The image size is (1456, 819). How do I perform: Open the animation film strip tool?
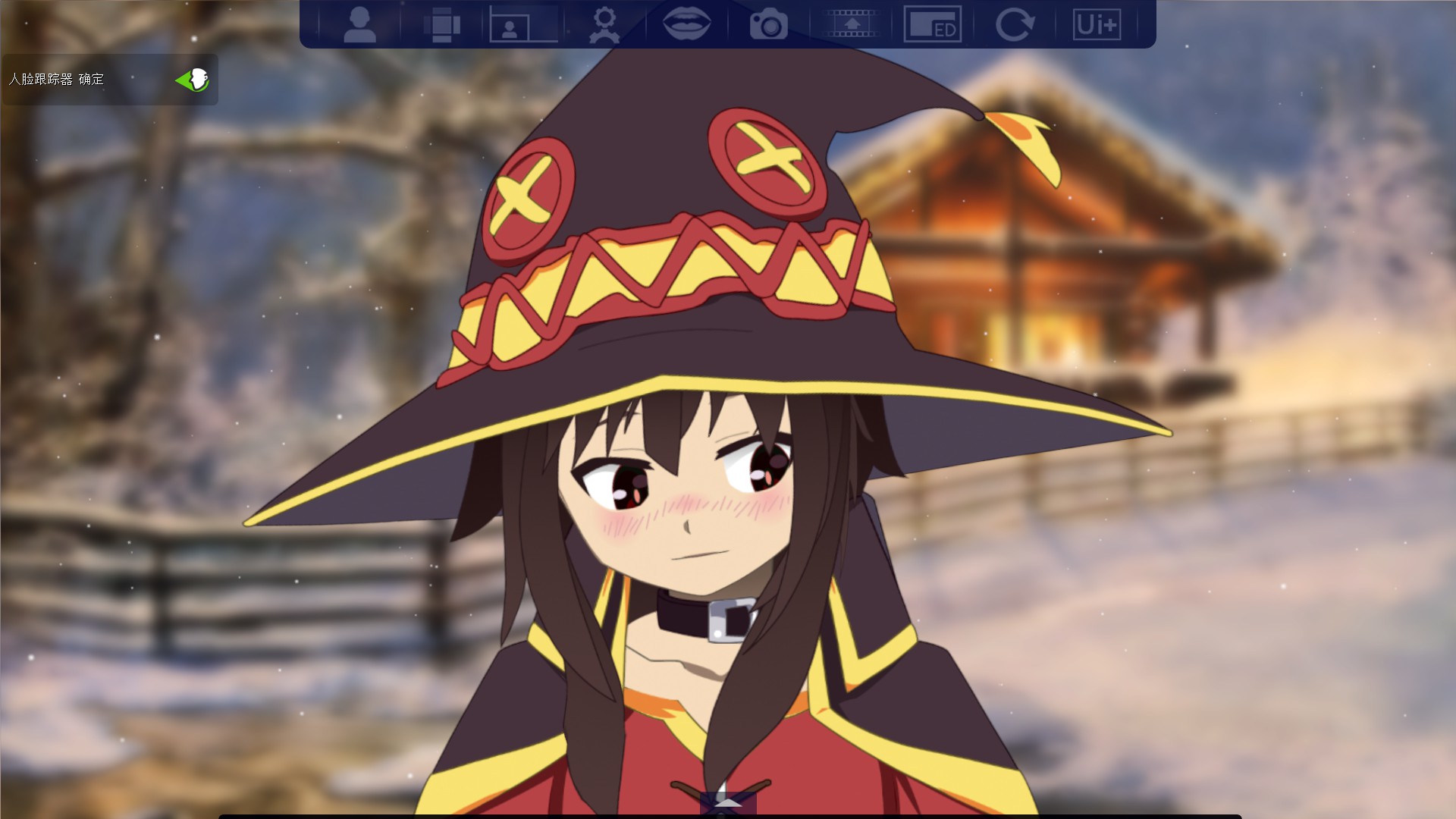click(851, 24)
